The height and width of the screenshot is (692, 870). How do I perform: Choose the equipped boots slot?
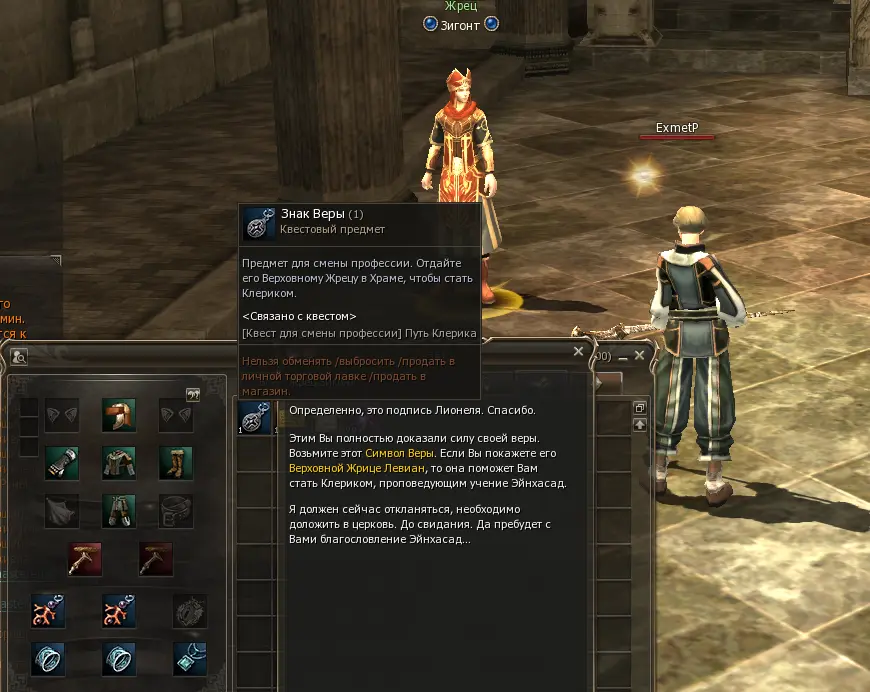176,463
